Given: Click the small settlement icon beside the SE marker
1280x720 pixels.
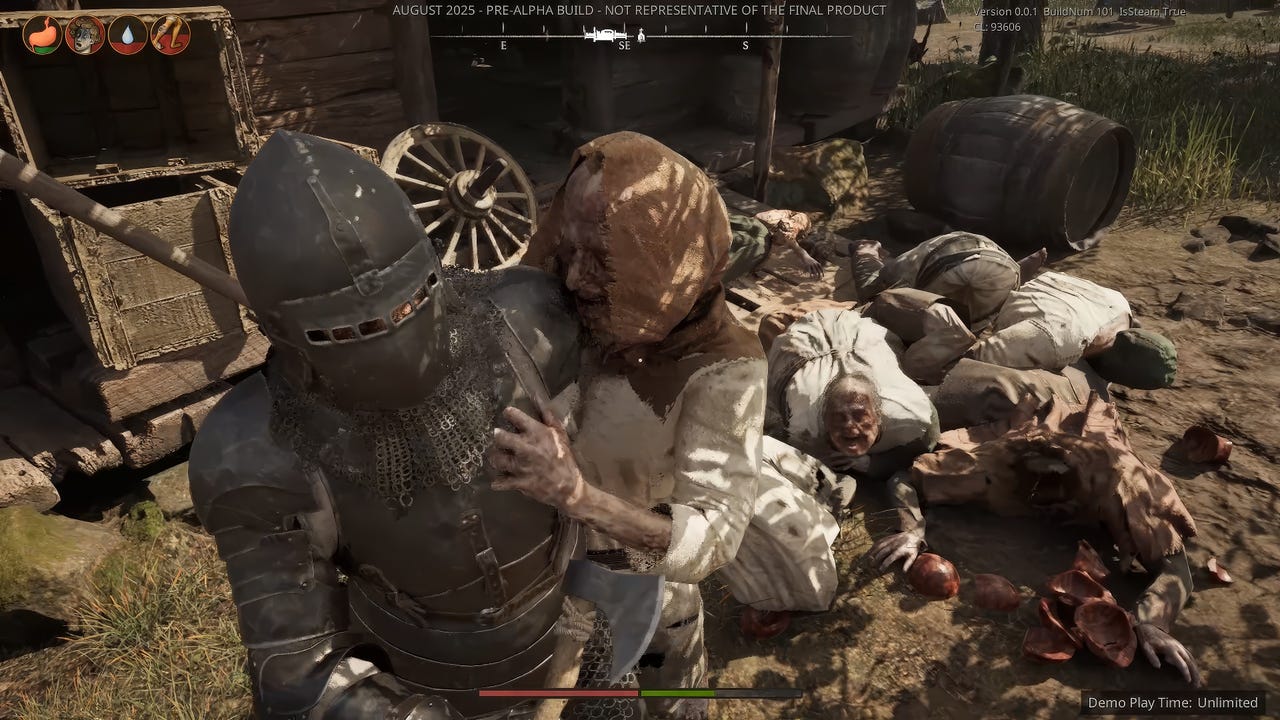Looking at the screenshot, I should click(641, 36).
